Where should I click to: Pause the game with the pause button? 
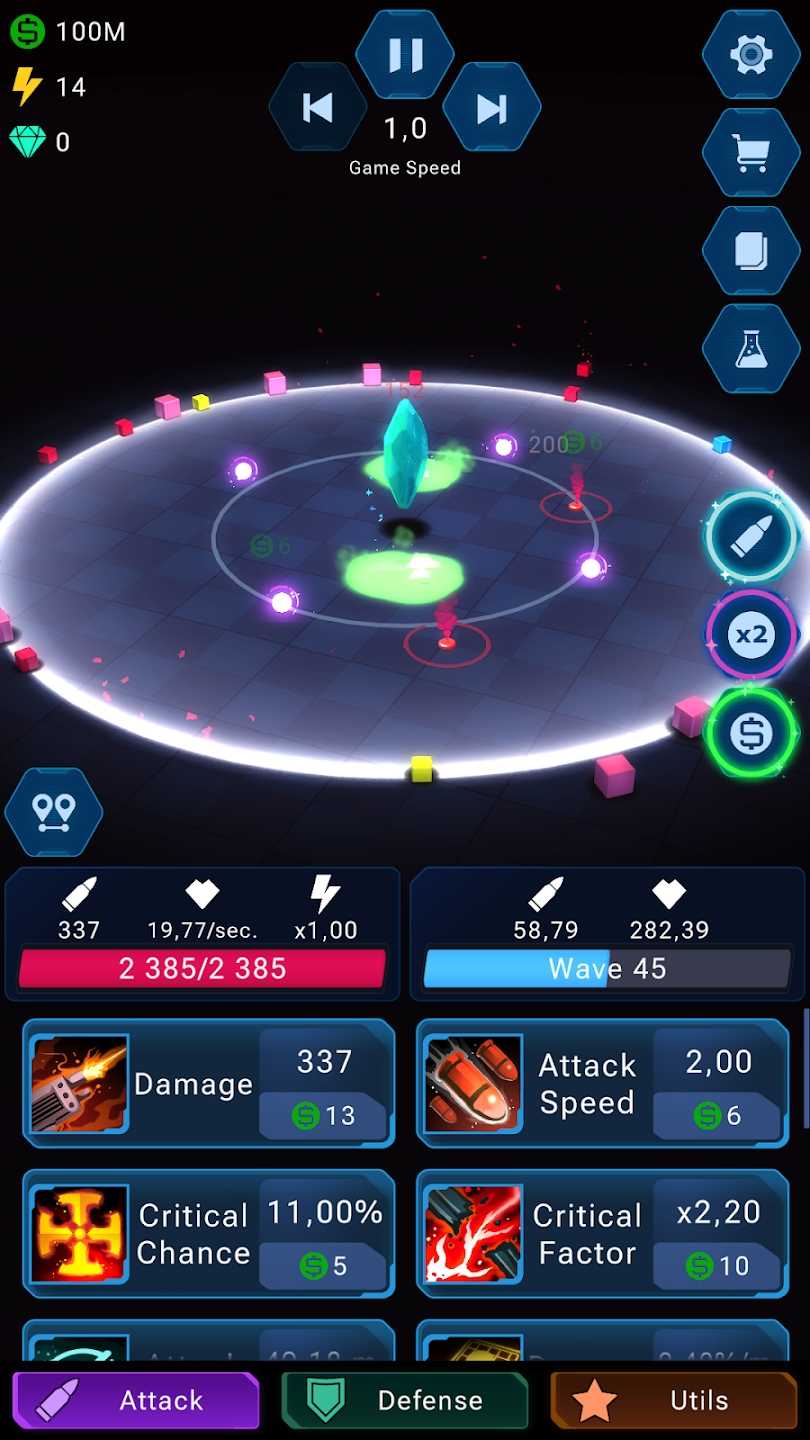pyautogui.click(x=405, y=55)
